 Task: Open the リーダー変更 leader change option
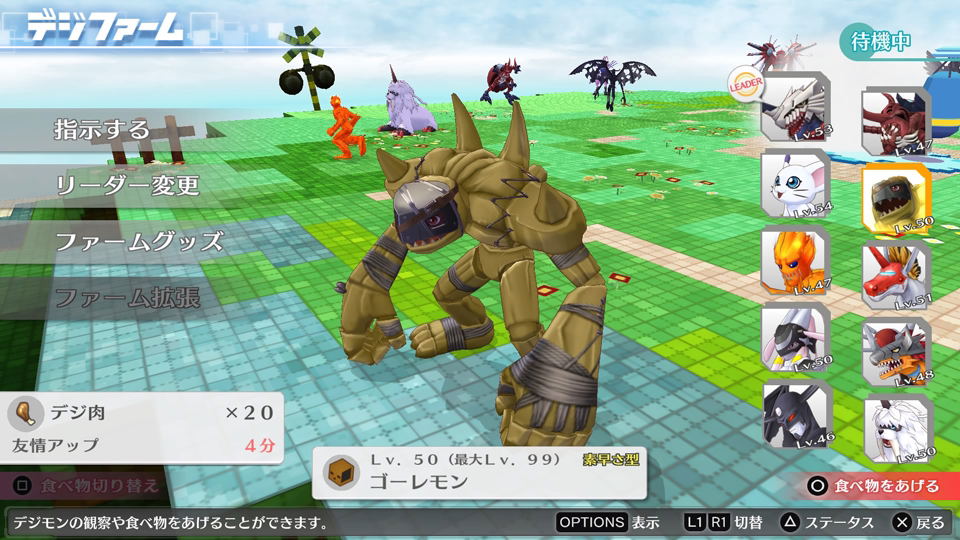126,185
